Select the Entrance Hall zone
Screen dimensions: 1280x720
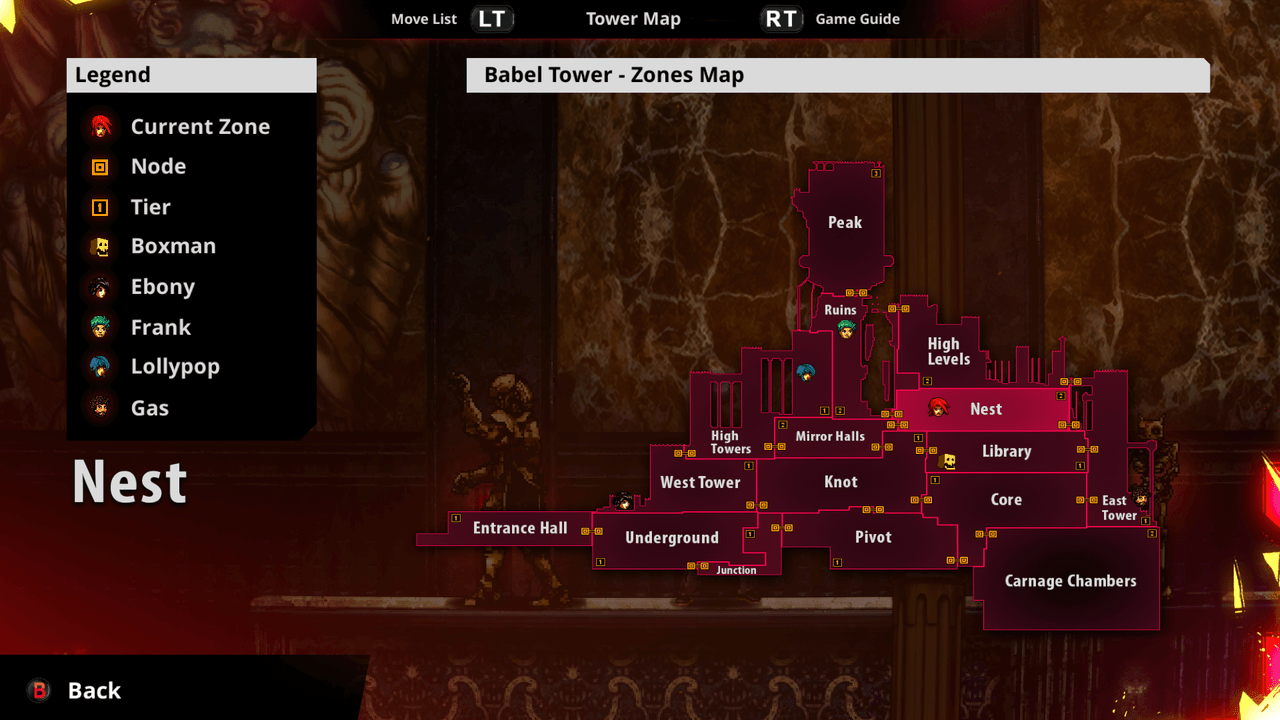520,528
